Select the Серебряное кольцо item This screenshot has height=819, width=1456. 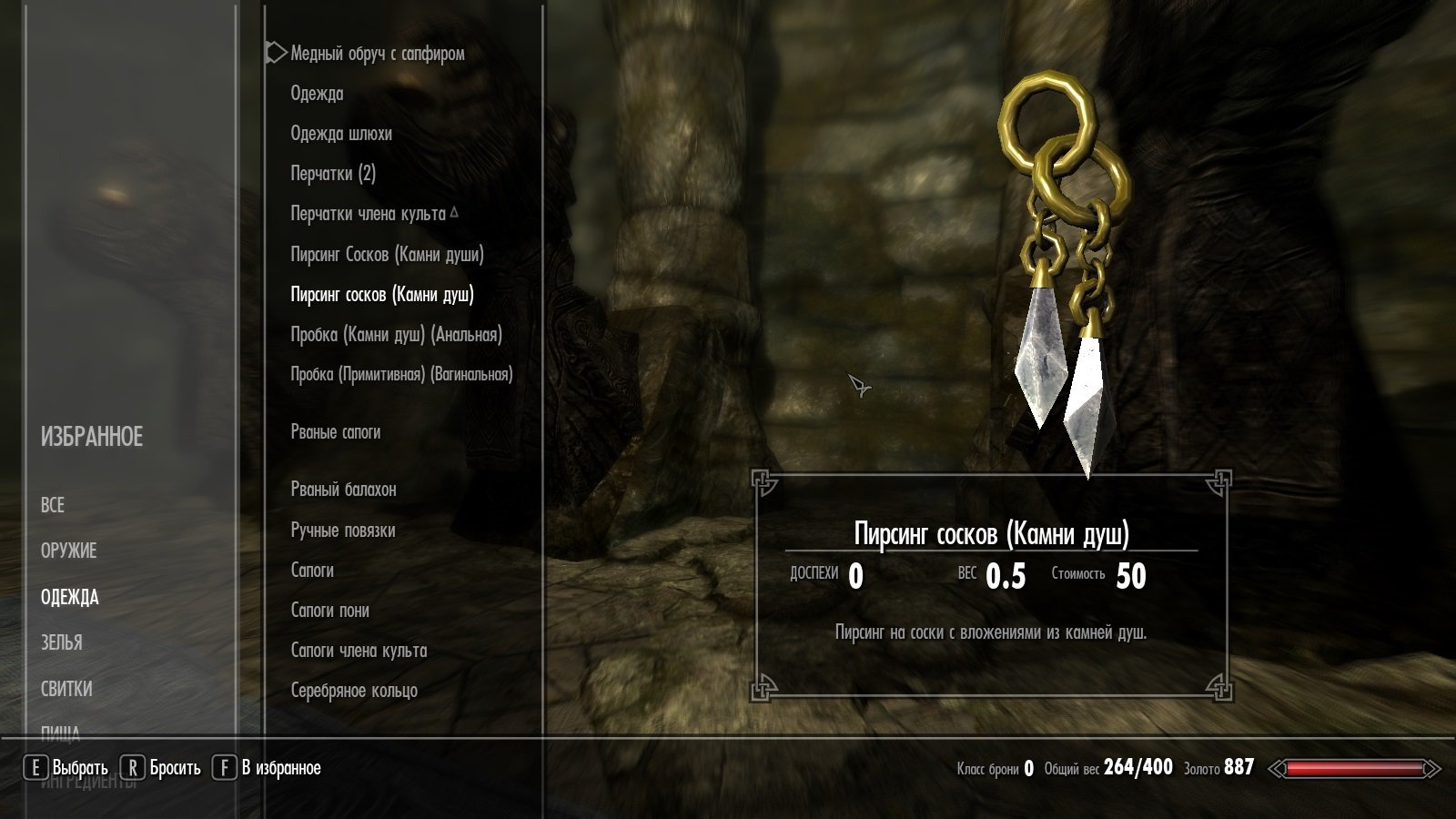click(354, 691)
